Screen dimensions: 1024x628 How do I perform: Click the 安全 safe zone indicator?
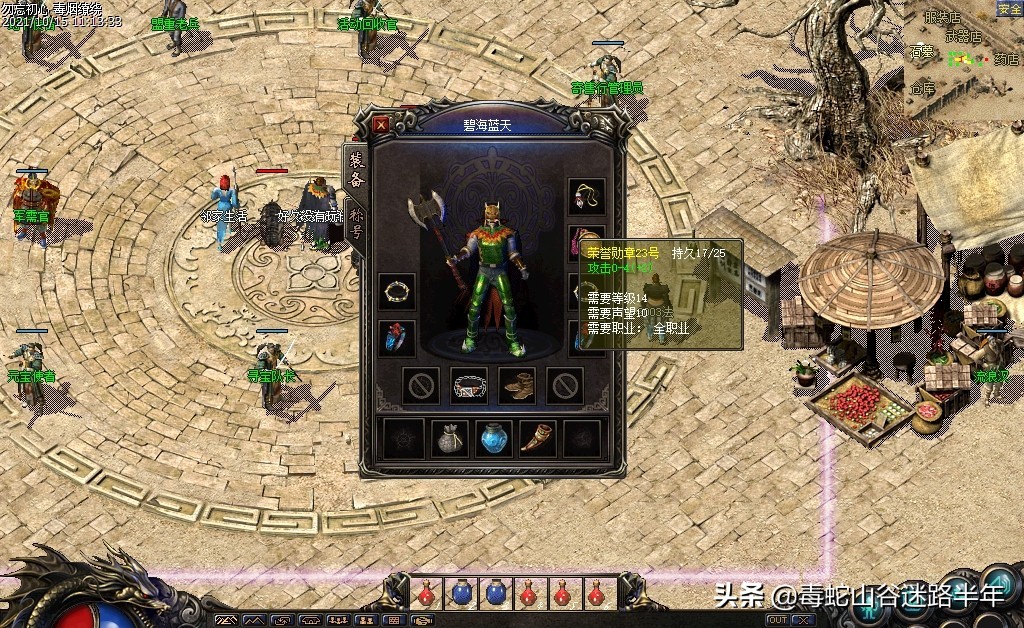point(1009,9)
